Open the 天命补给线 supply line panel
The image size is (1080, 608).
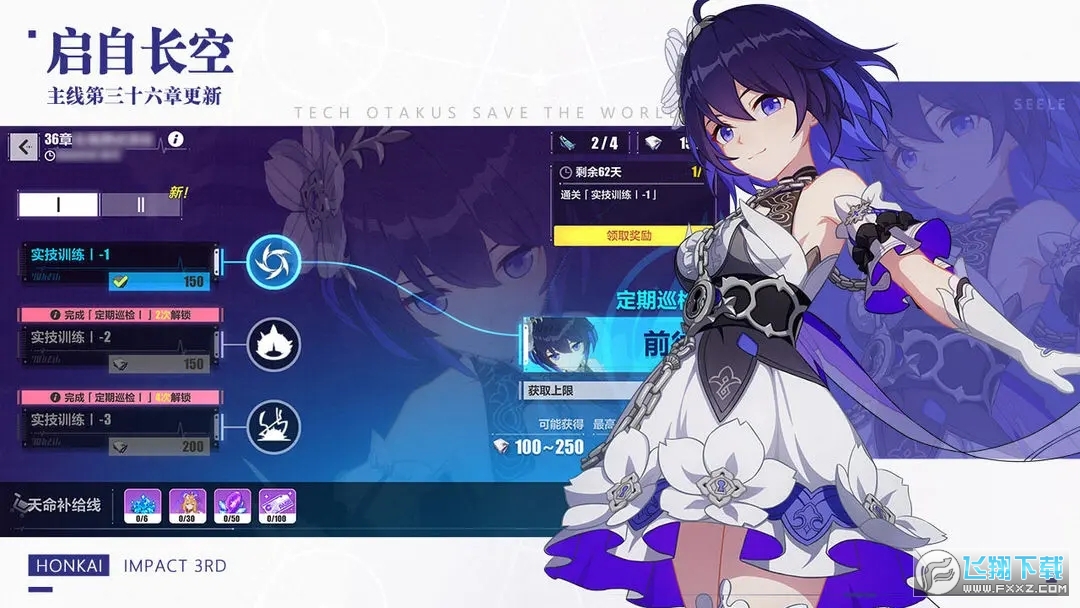(x=58, y=506)
